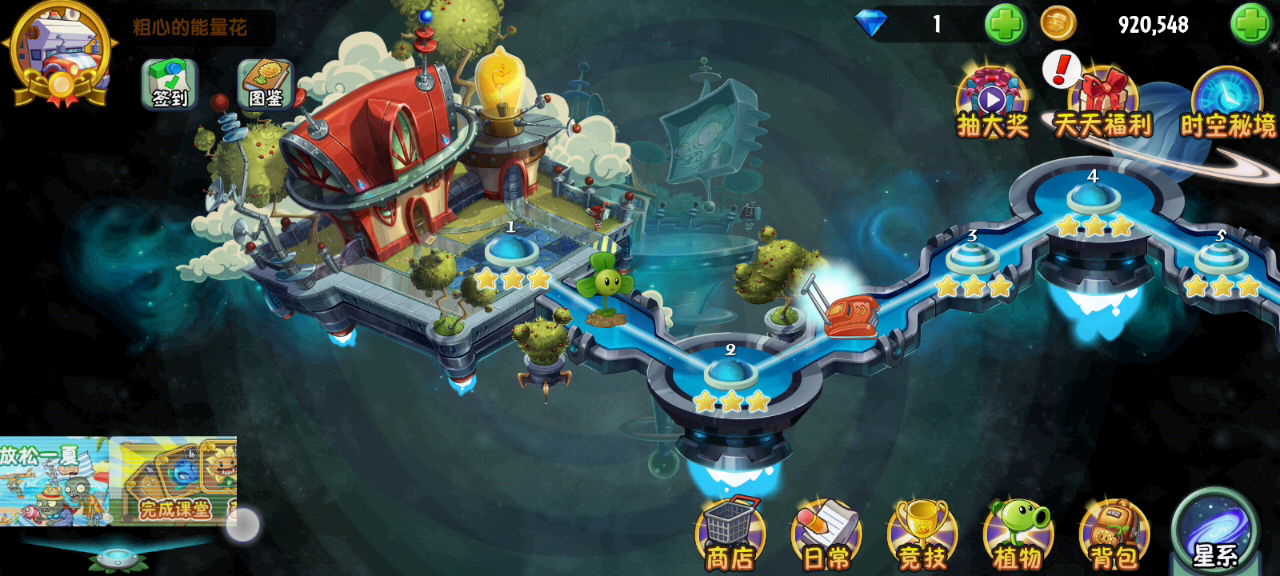Enter the 时空秘境 time rift
1280x576 pixels.
click(x=1228, y=102)
